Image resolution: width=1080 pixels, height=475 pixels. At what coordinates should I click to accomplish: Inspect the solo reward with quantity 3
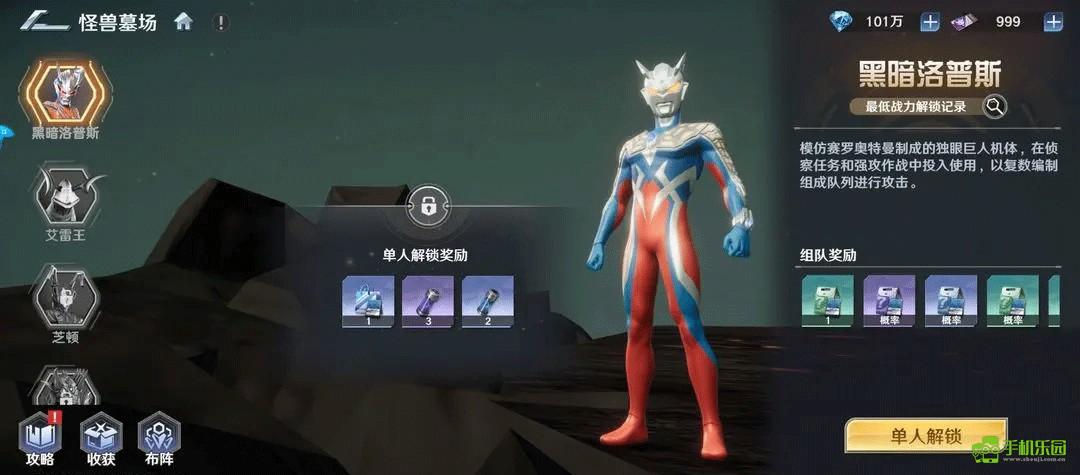coord(427,302)
